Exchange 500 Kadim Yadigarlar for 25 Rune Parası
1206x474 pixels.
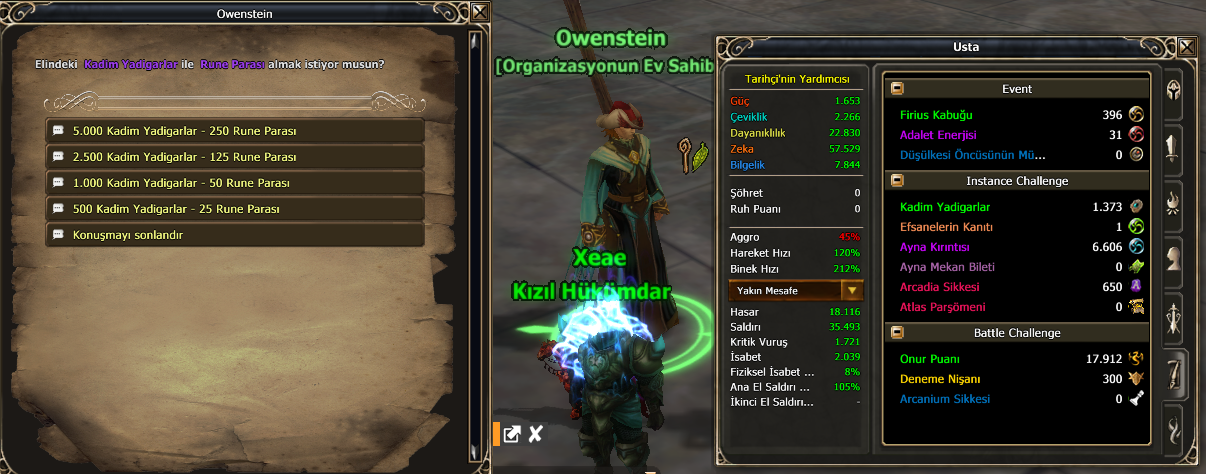[x=236, y=209]
